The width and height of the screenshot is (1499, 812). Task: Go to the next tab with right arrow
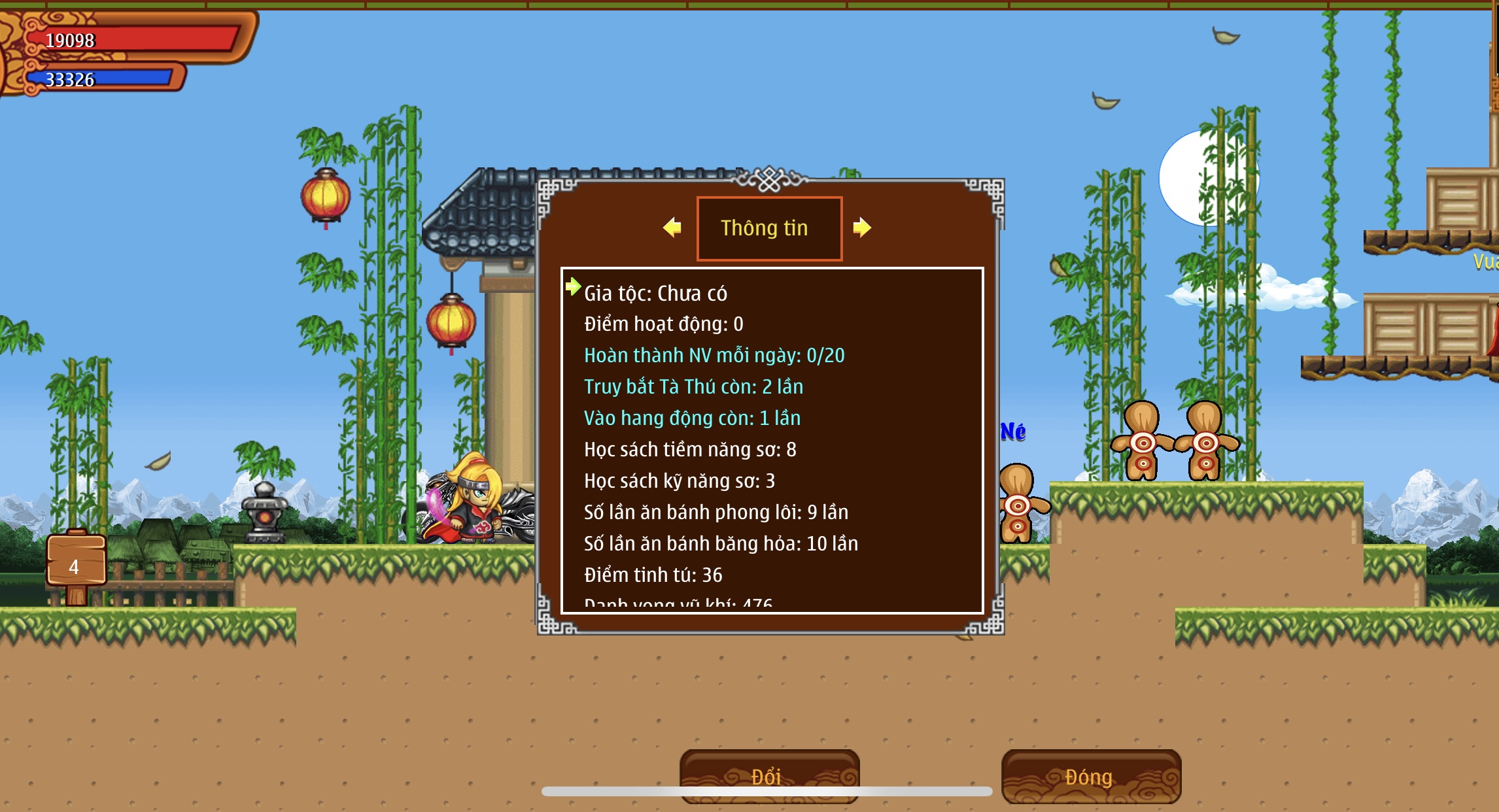pyautogui.click(x=862, y=228)
